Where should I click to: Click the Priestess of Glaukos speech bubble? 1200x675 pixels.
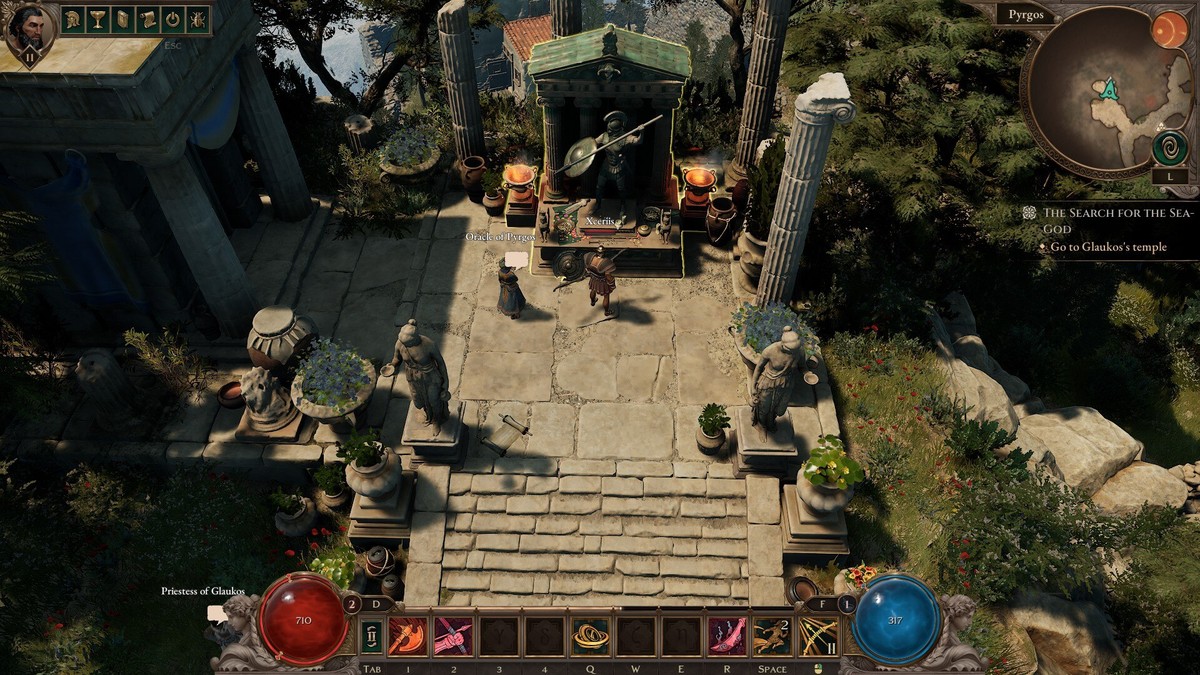tap(217, 613)
